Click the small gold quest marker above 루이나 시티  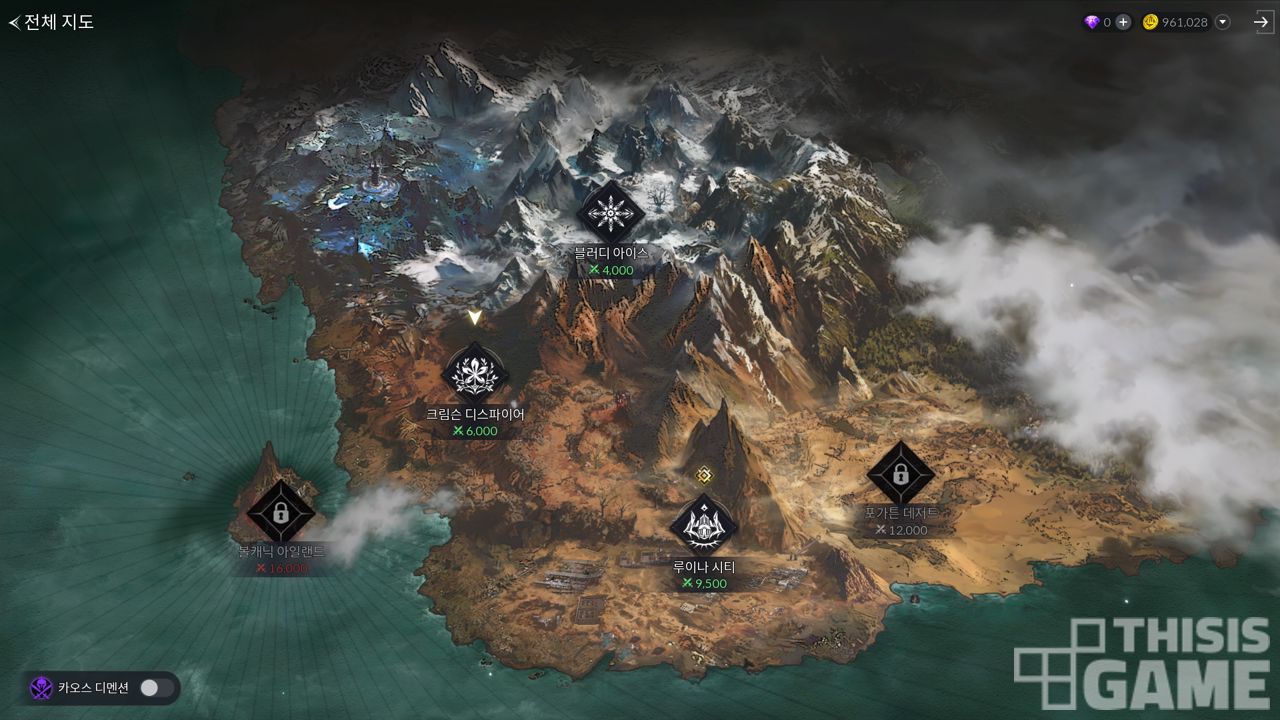(x=704, y=474)
